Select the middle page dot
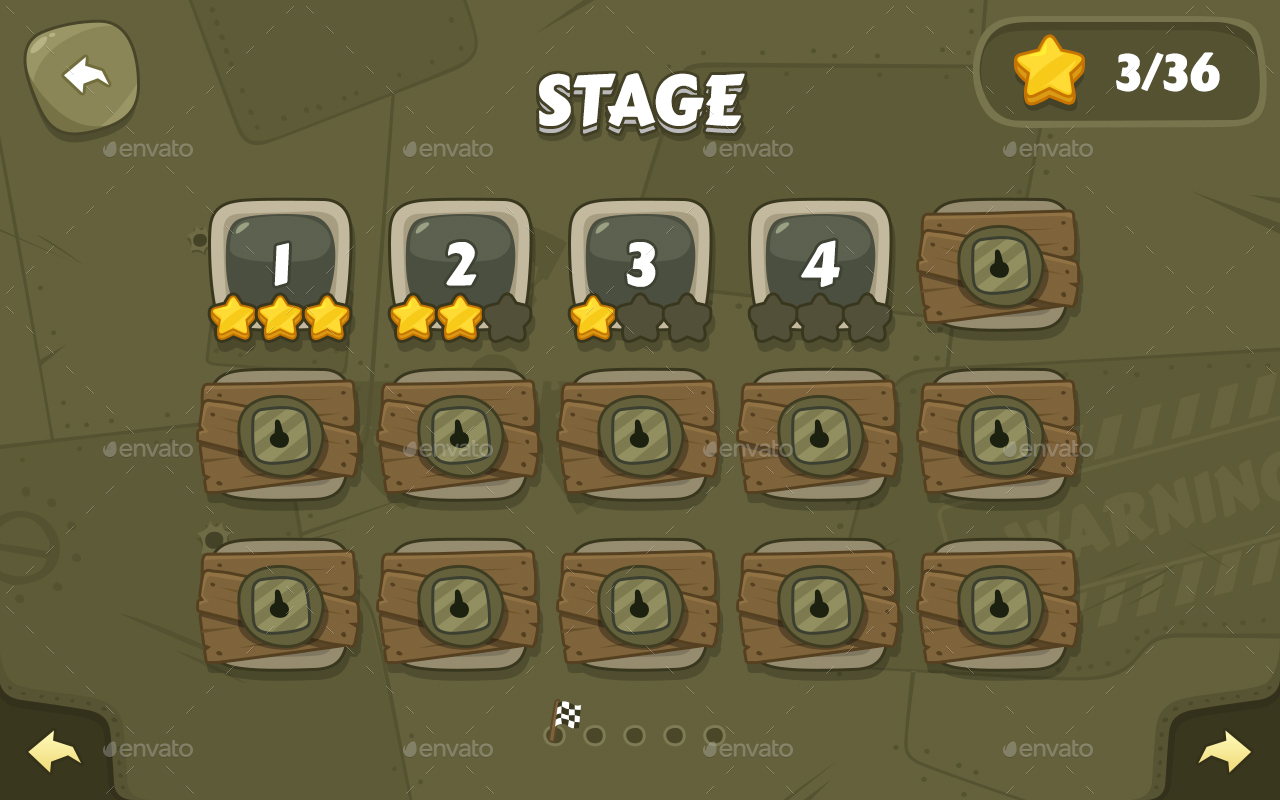Image resolution: width=1280 pixels, height=800 pixels. coord(635,735)
